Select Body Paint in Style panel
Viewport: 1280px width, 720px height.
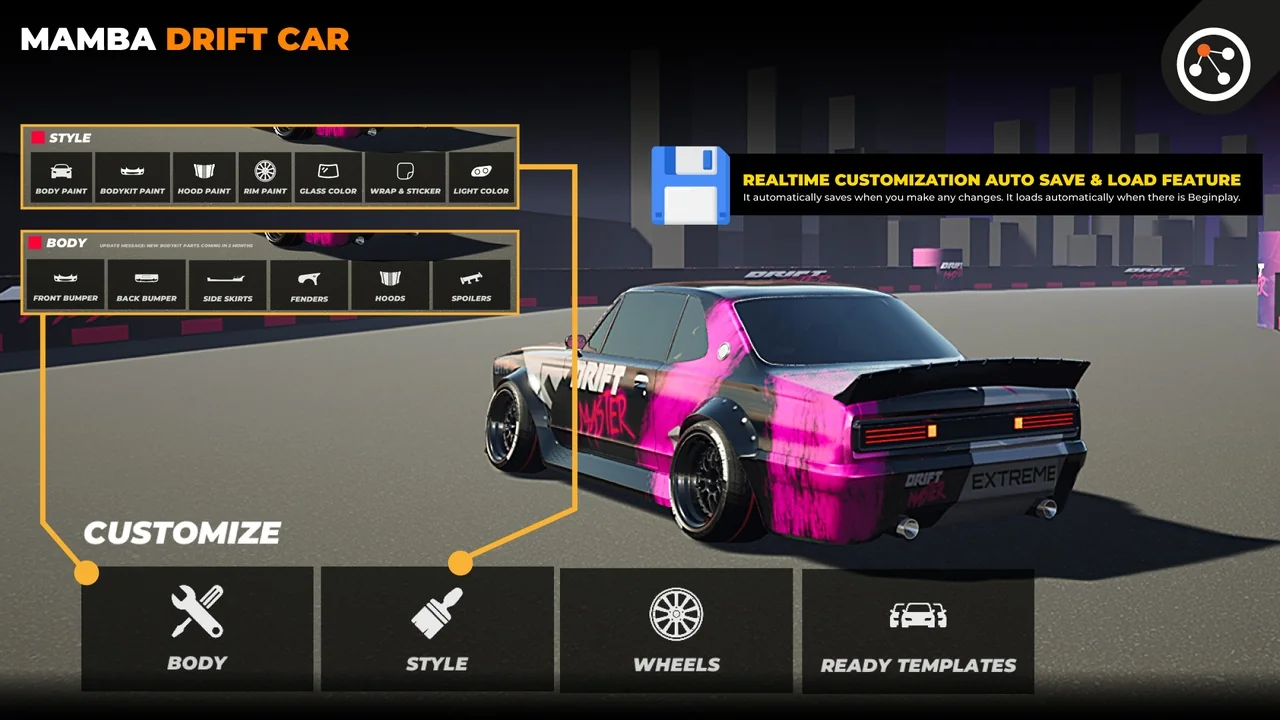click(x=61, y=177)
